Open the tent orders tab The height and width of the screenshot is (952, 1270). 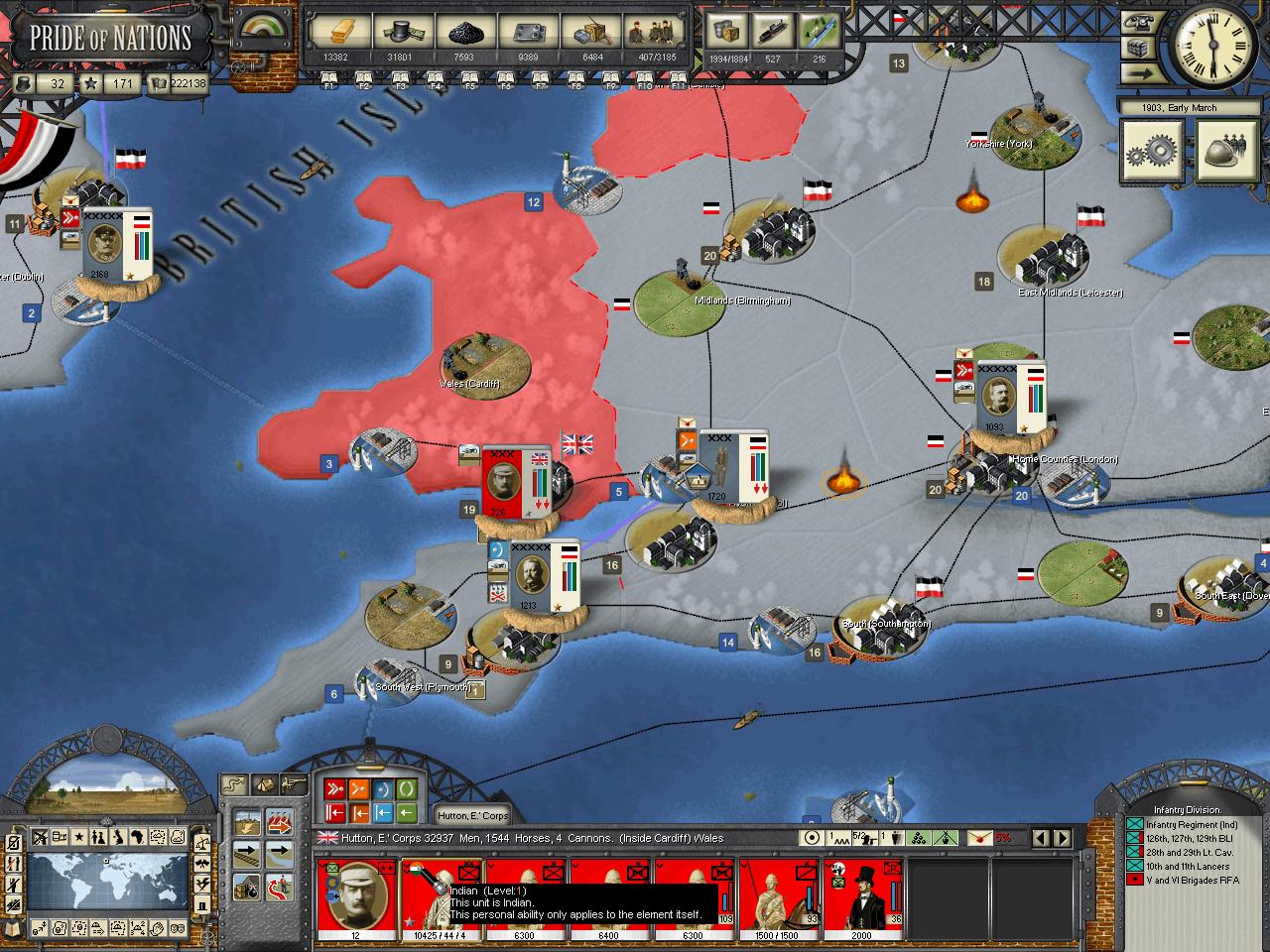coord(263,783)
